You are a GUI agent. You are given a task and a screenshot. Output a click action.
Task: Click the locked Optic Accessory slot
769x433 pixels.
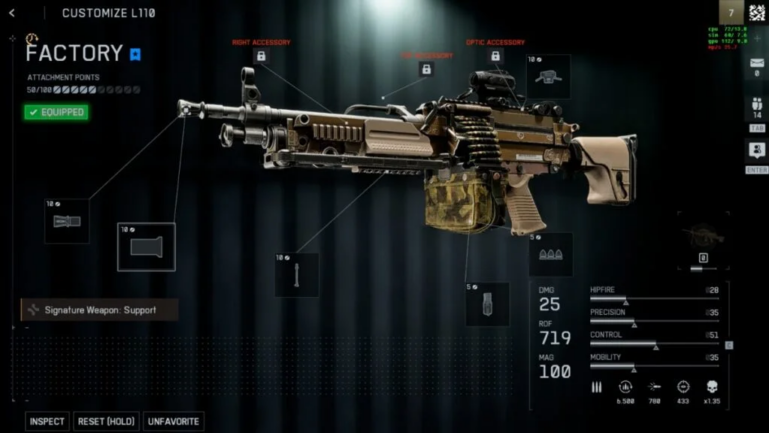pyautogui.click(x=495, y=57)
